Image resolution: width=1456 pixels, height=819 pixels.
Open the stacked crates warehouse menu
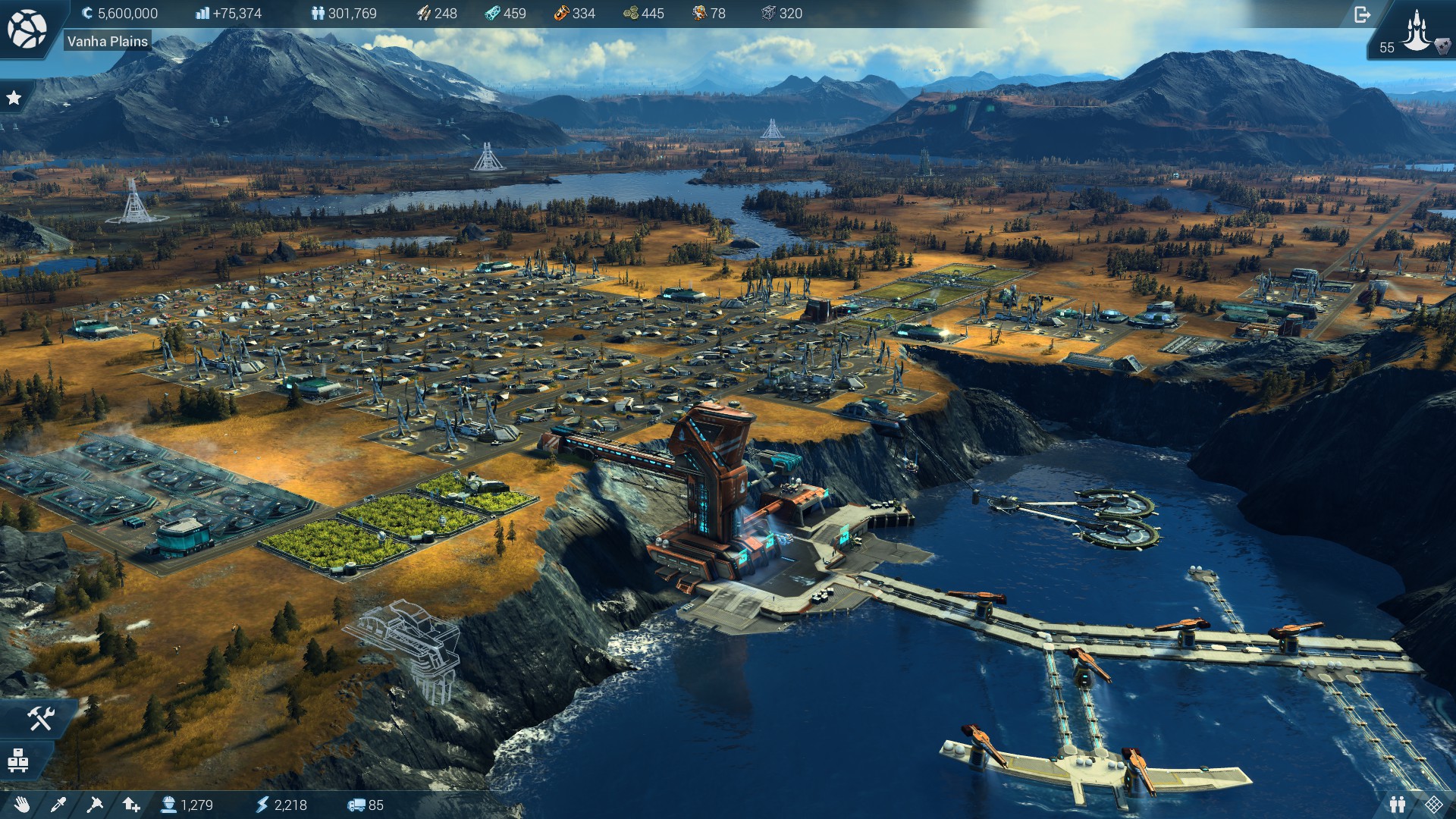[18, 760]
